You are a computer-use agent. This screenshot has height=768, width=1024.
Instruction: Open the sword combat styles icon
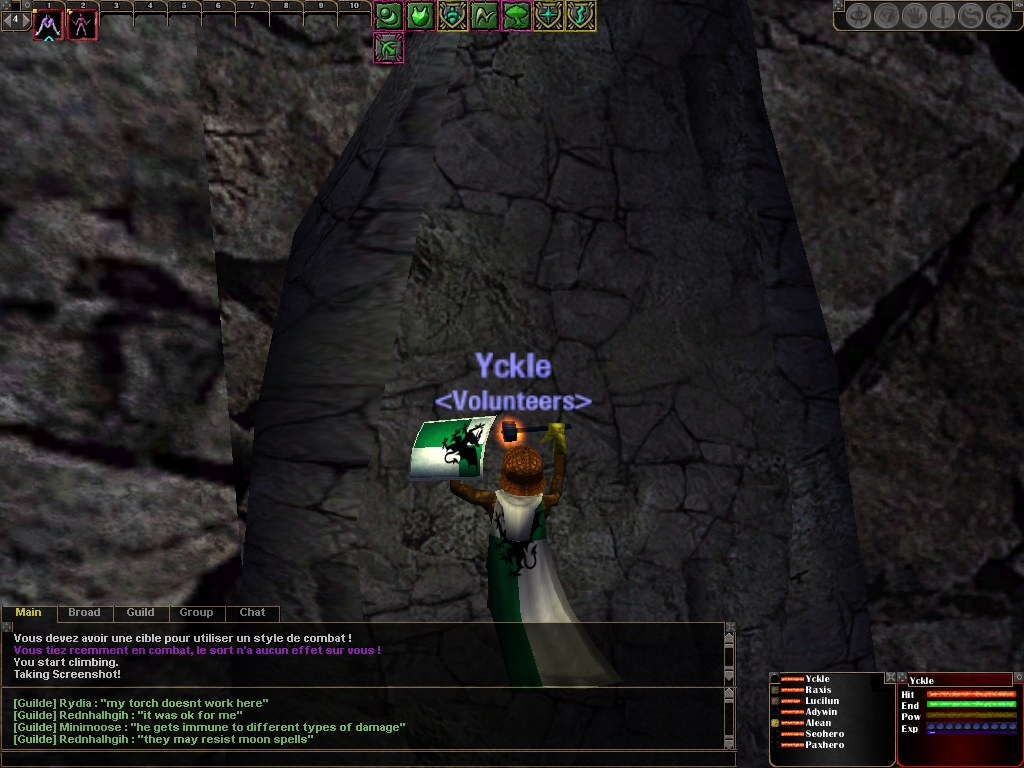click(942, 16)
